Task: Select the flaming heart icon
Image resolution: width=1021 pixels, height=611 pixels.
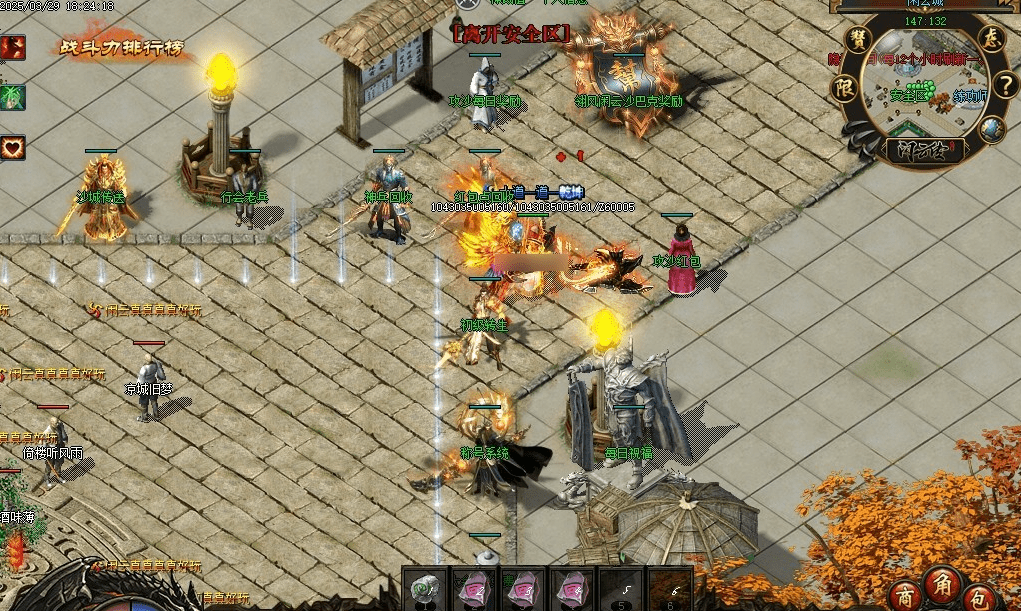Action: (x=13, y=147)
